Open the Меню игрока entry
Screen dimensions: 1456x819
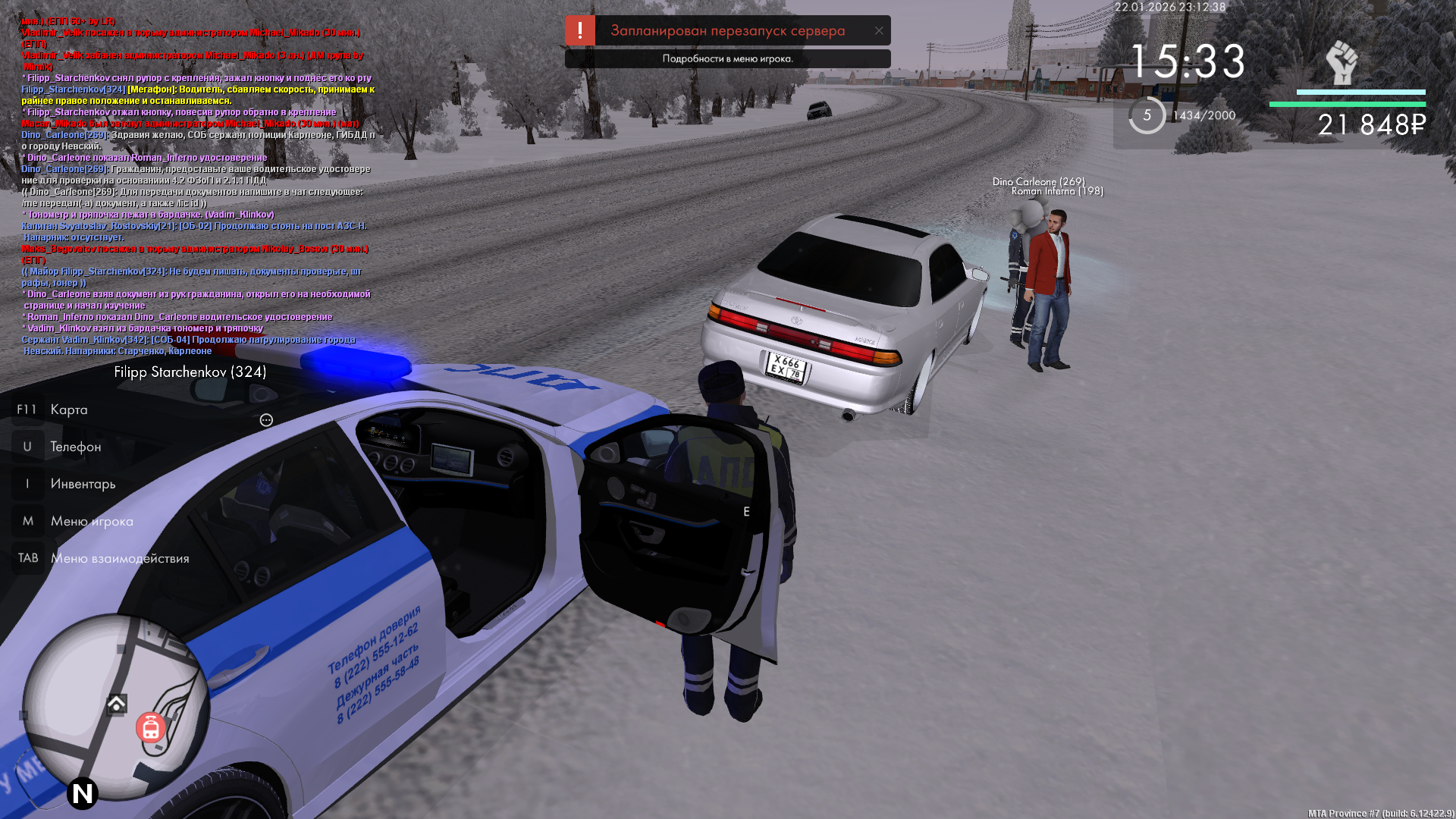coord(92,521)
